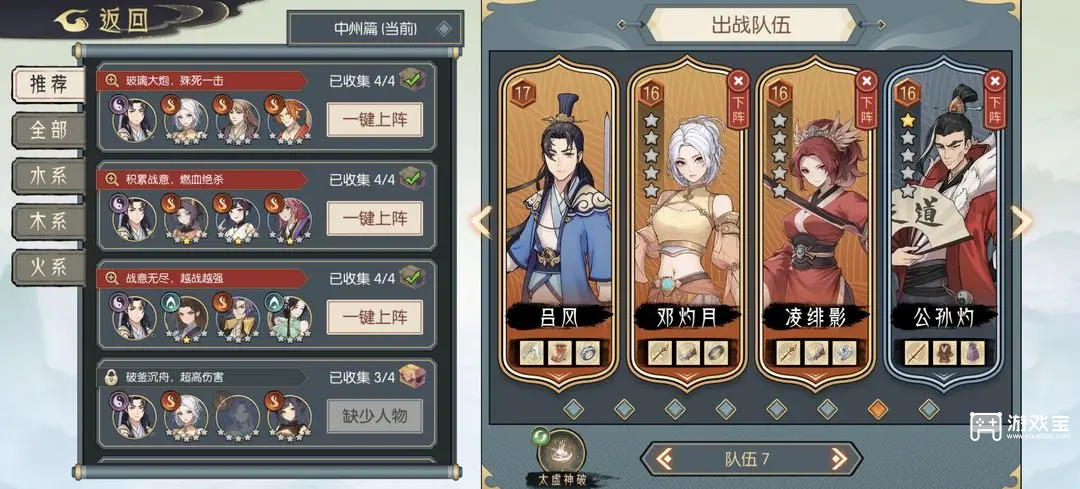Open the 中州篇 chapter dropdown
The width and height of the screenshot is (1080, 489).
[x=375, y=28]
